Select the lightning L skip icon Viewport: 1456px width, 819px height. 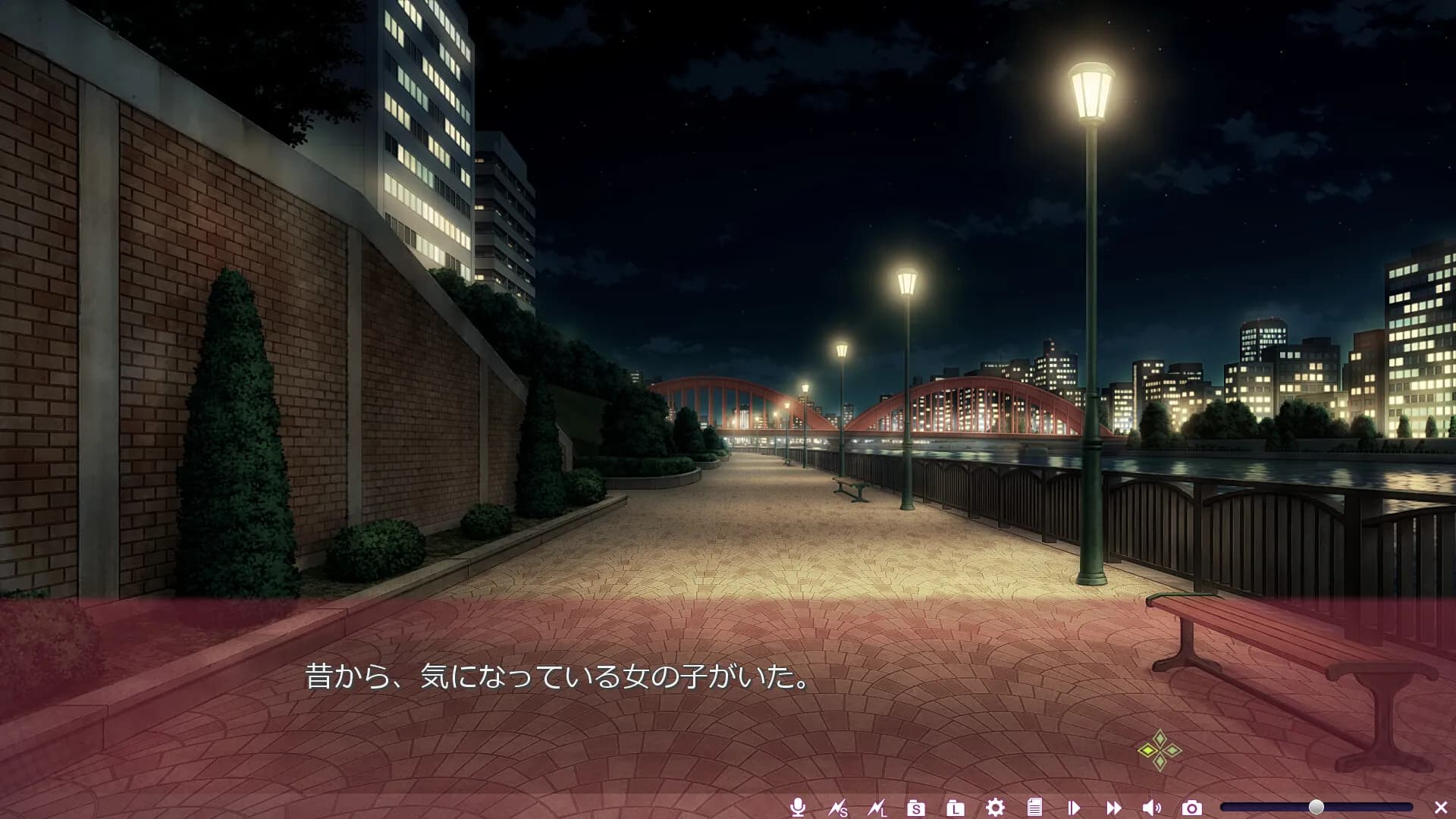[x=877, y=809]
